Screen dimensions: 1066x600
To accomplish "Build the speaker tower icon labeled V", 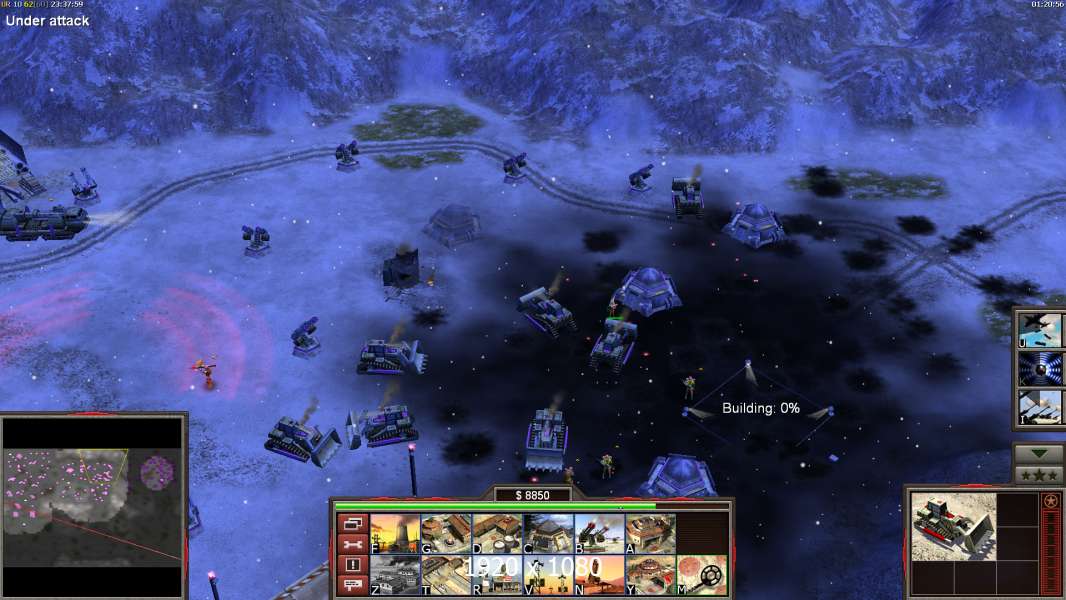I will (548, 575).
